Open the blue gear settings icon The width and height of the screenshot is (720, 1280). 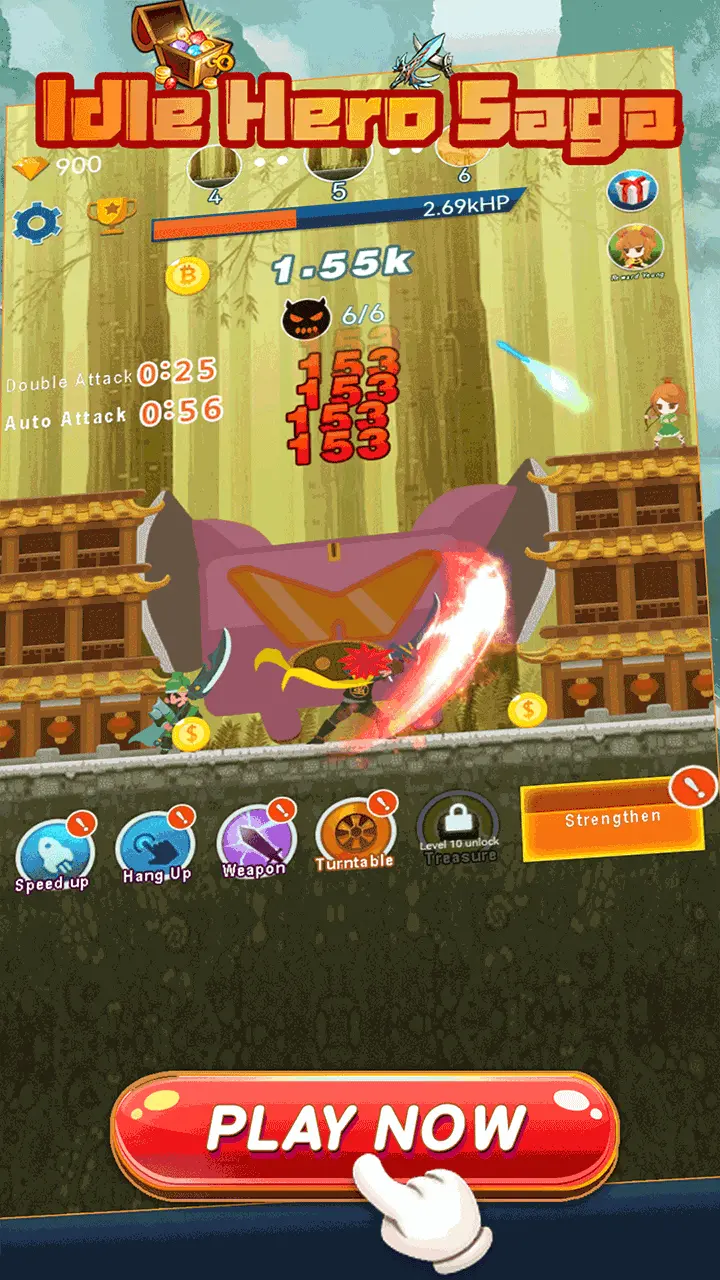(x=37, y=223)
